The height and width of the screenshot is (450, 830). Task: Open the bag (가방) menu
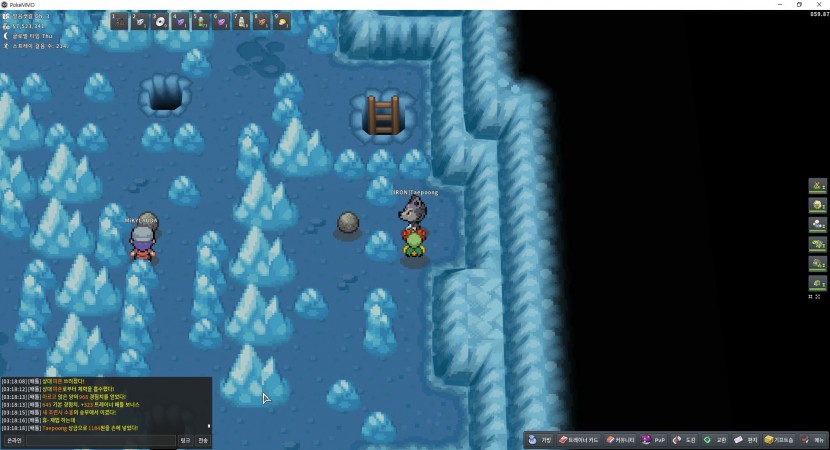point(541,440)
